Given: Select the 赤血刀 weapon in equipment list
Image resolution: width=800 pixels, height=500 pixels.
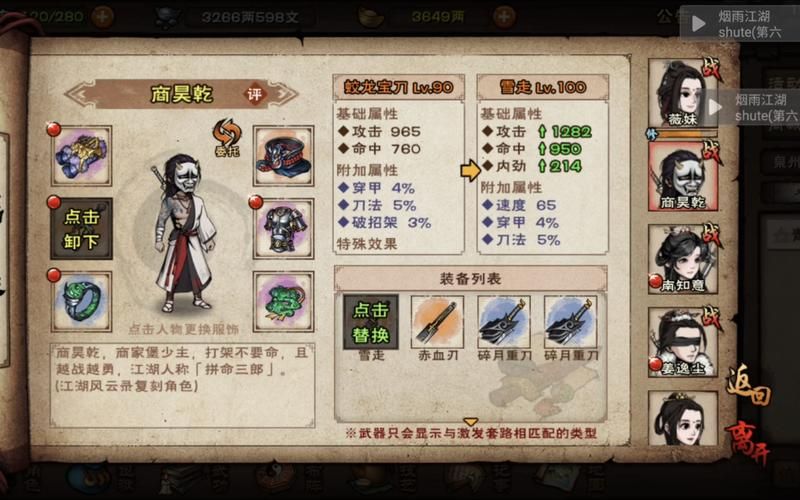Looking at the screenshot, I should 438,322.
